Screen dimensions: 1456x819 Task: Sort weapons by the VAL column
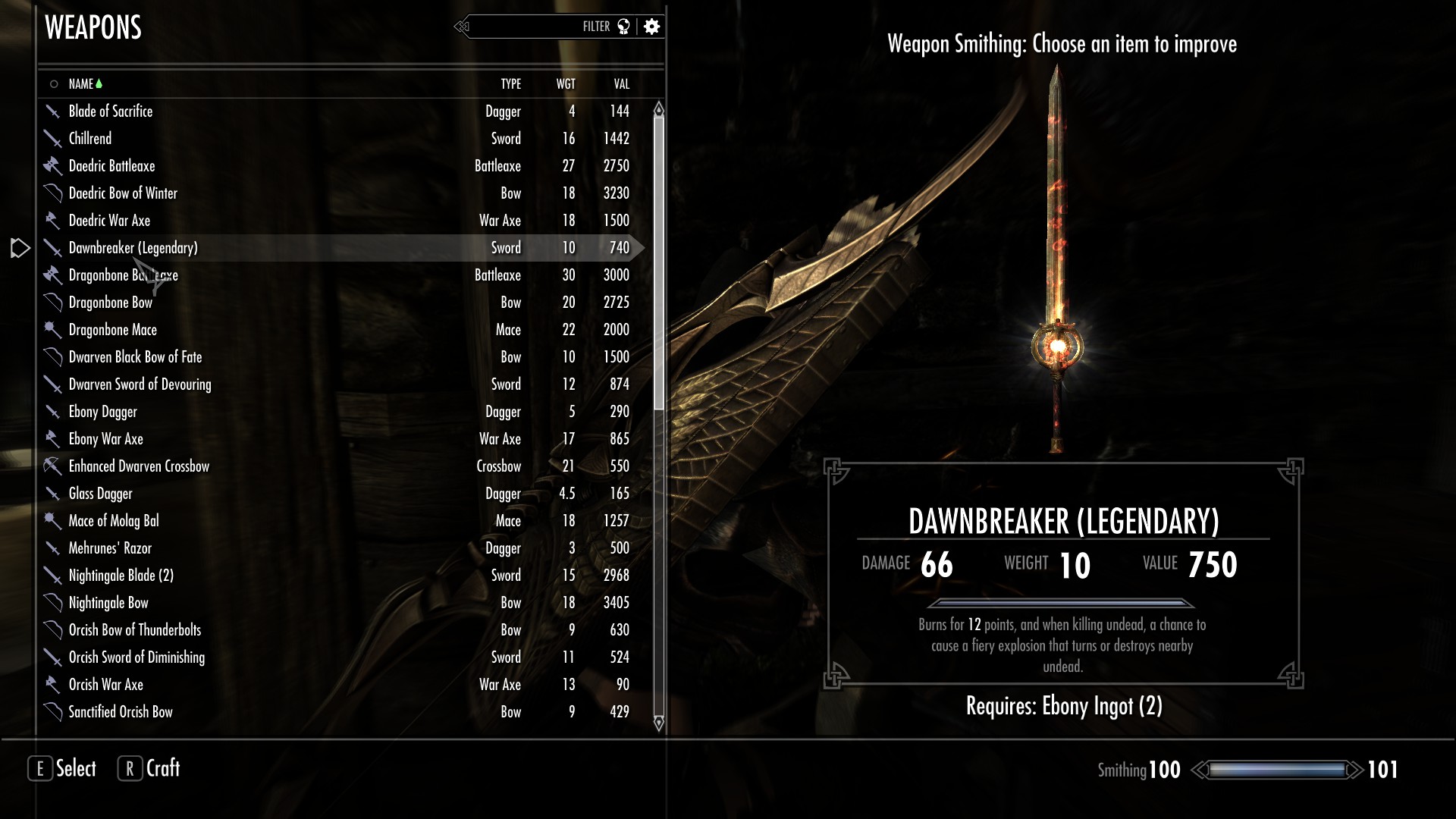pos(621,84)
